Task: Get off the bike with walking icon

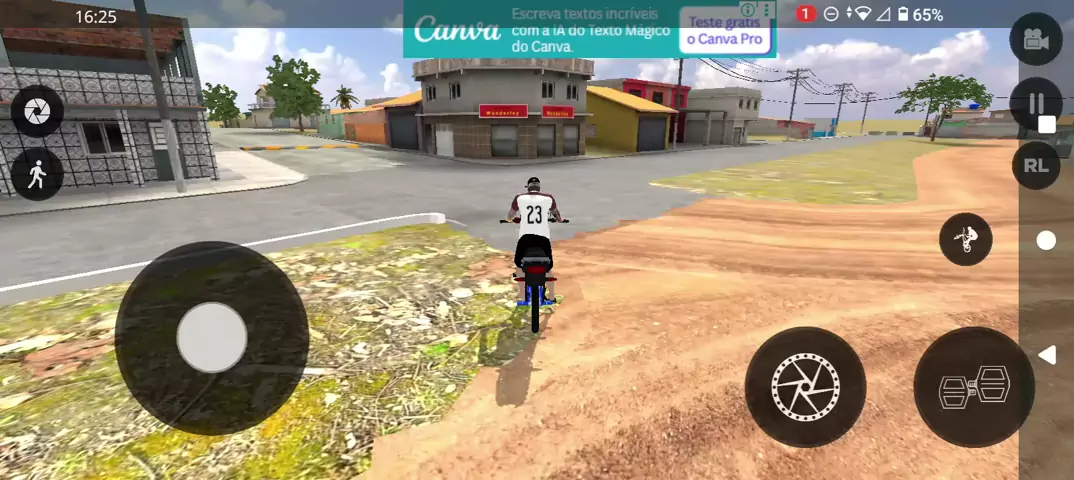Action: tap(37, 174)
